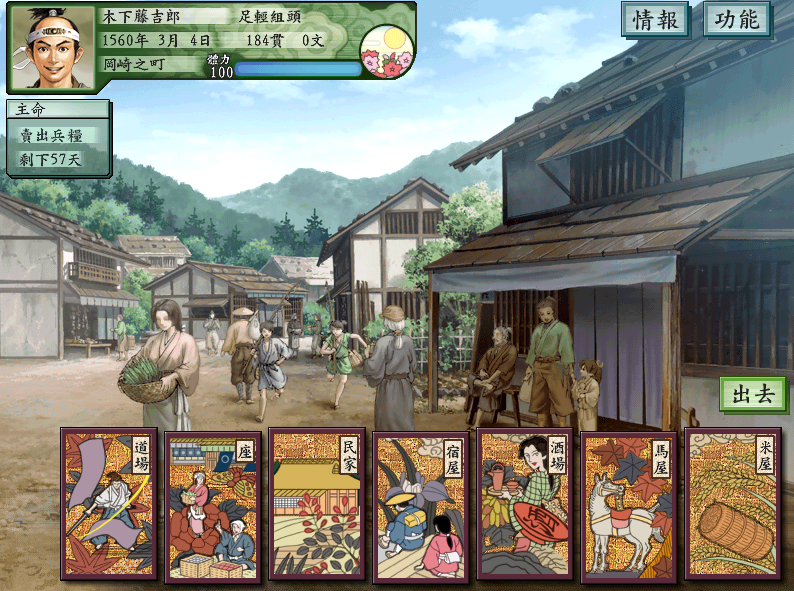Image resolution: width=794 pixels, height=591 pixels.
Task: Open the 情報 information menu
Action: click(x=656, y=20)
